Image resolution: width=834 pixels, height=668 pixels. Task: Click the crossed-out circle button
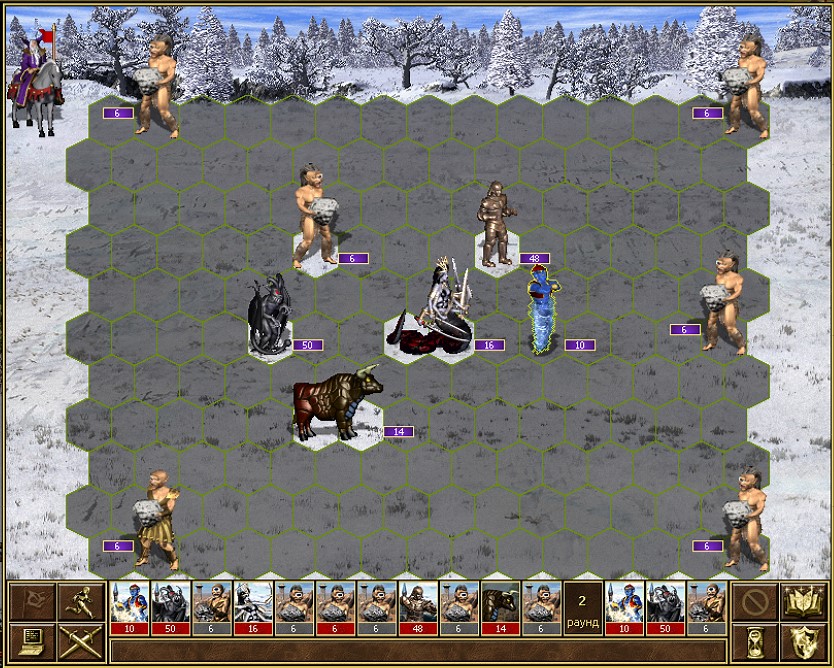click(754, 602)
